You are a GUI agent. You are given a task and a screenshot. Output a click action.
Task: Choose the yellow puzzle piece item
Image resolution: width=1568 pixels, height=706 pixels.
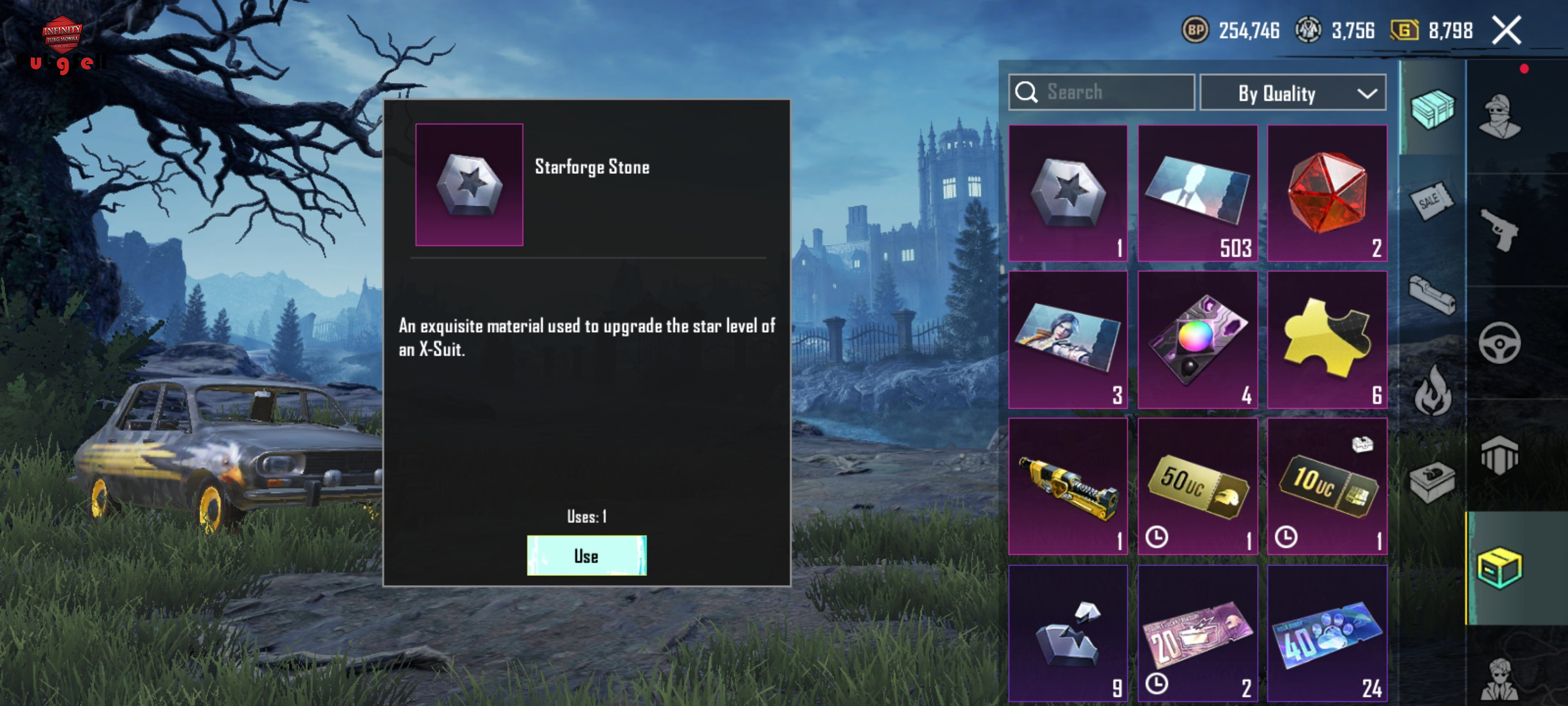pos(1327,340)
